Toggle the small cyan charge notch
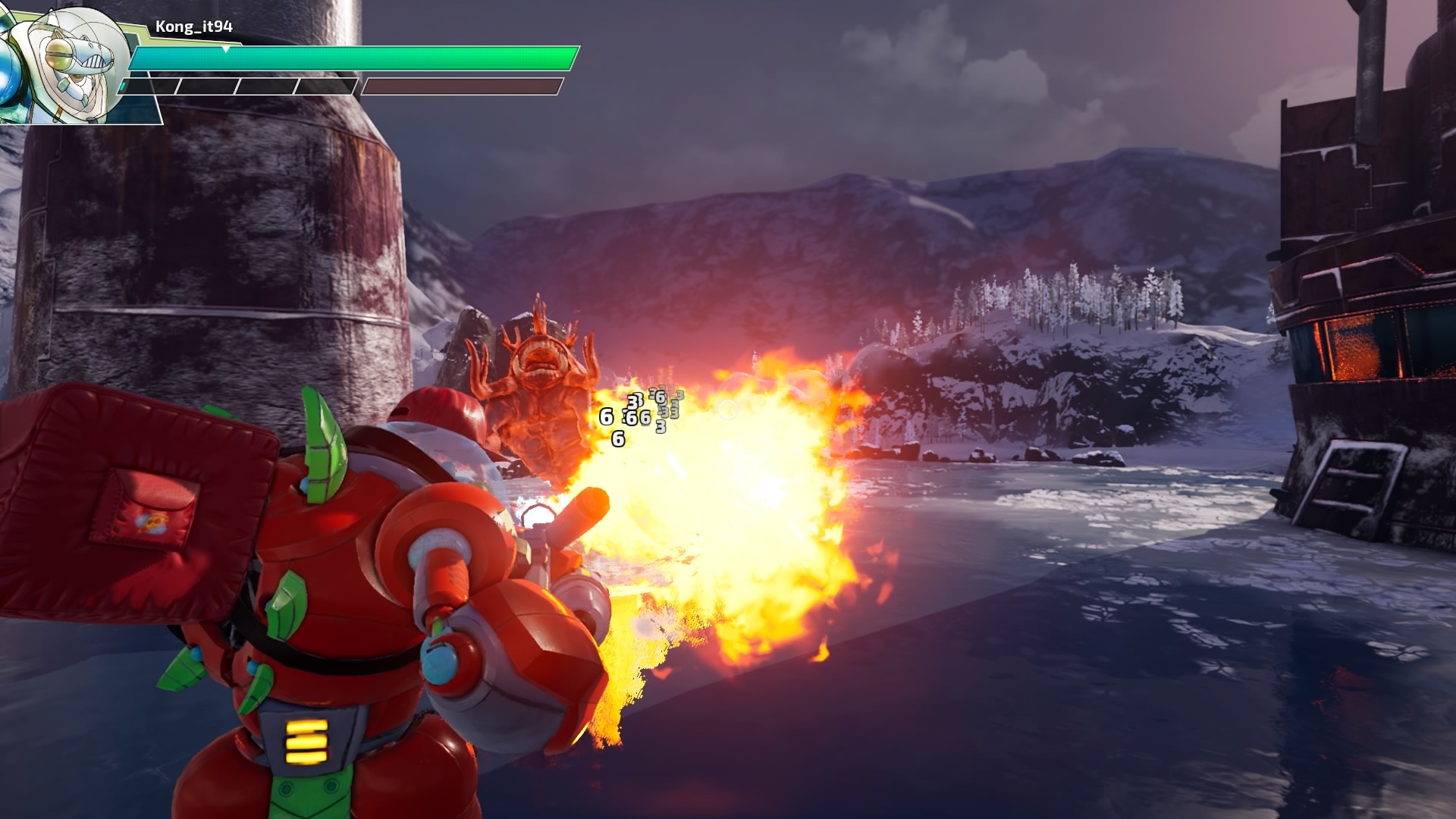The width and height of the screenshot is (1456, 819). tap(124, 85)
